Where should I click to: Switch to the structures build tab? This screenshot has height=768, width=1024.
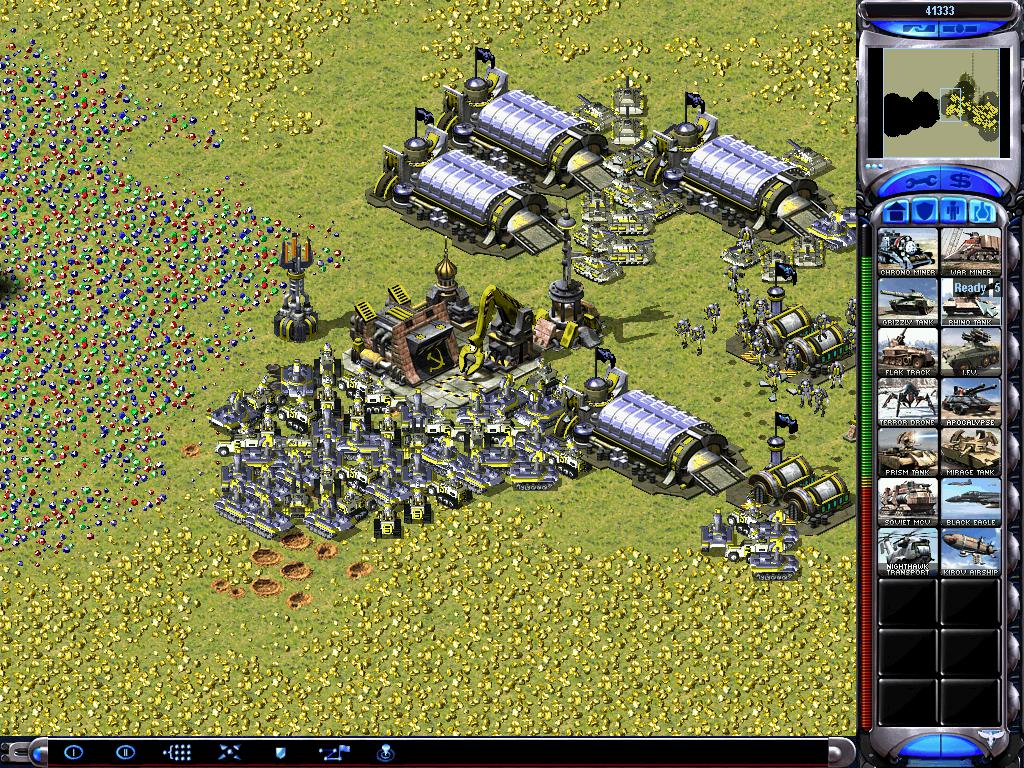tap(897, 212)
